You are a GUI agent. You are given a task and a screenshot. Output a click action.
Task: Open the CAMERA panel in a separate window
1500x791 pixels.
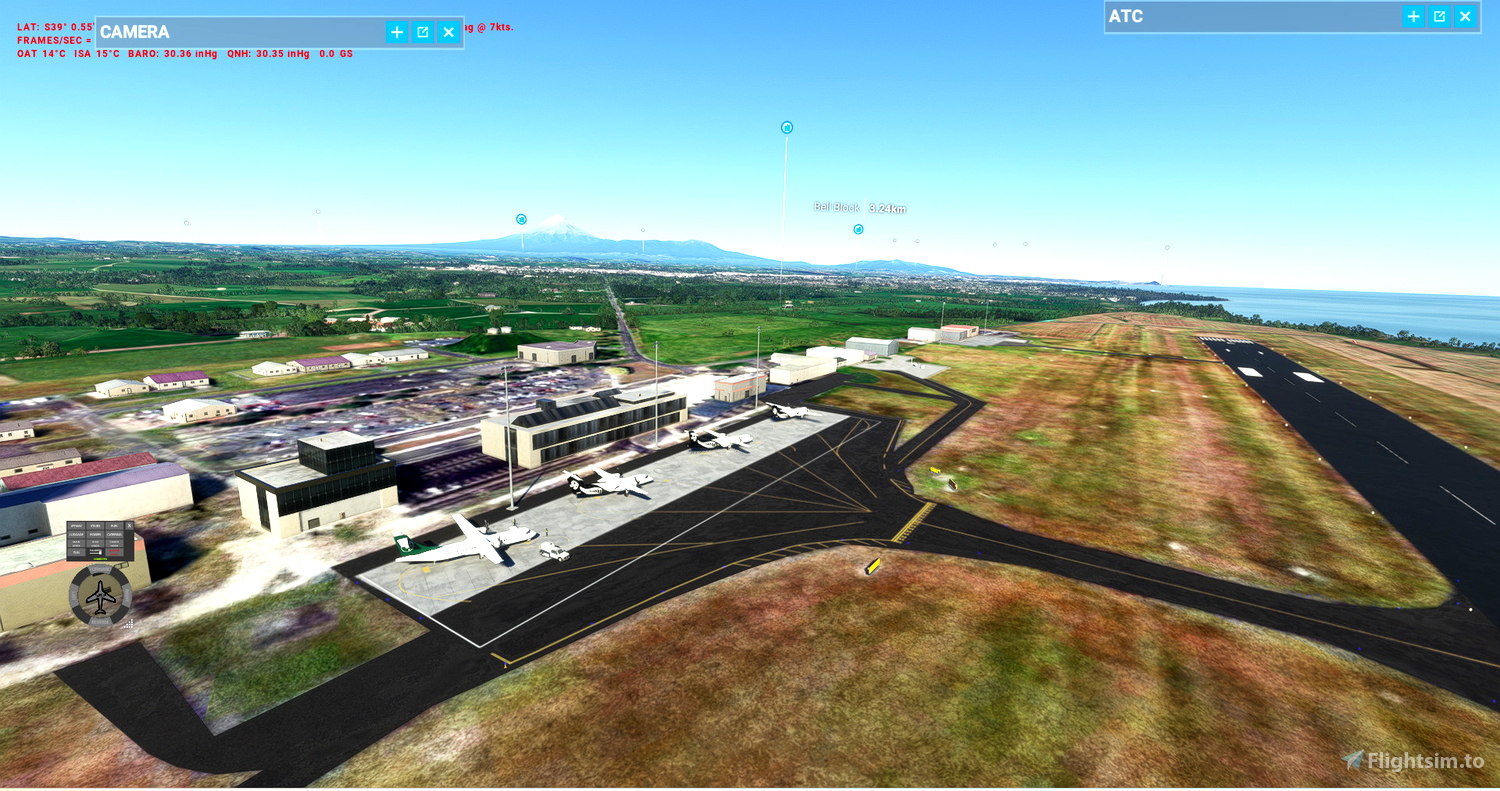click(423, 32)
